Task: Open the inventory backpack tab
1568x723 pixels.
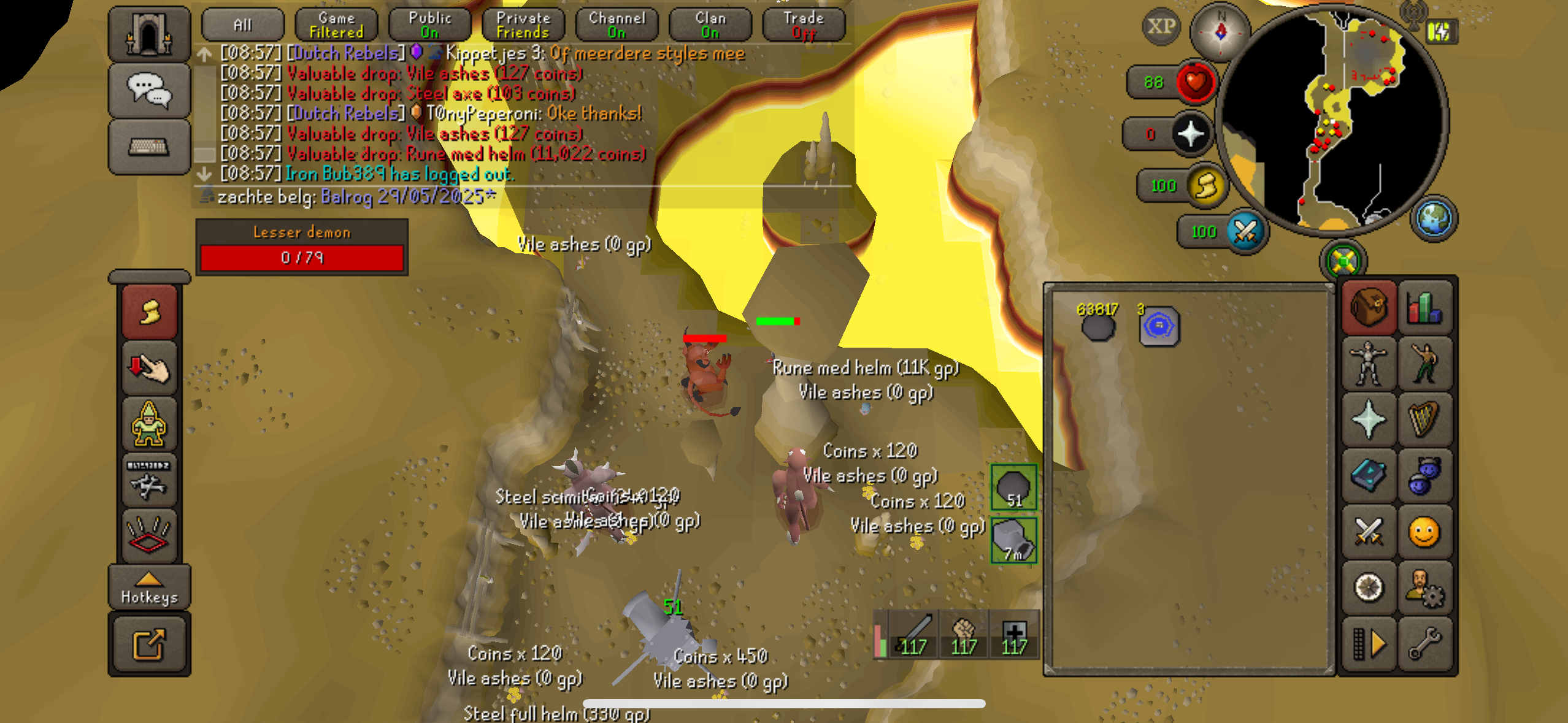Action: (x=1369, y=306)
